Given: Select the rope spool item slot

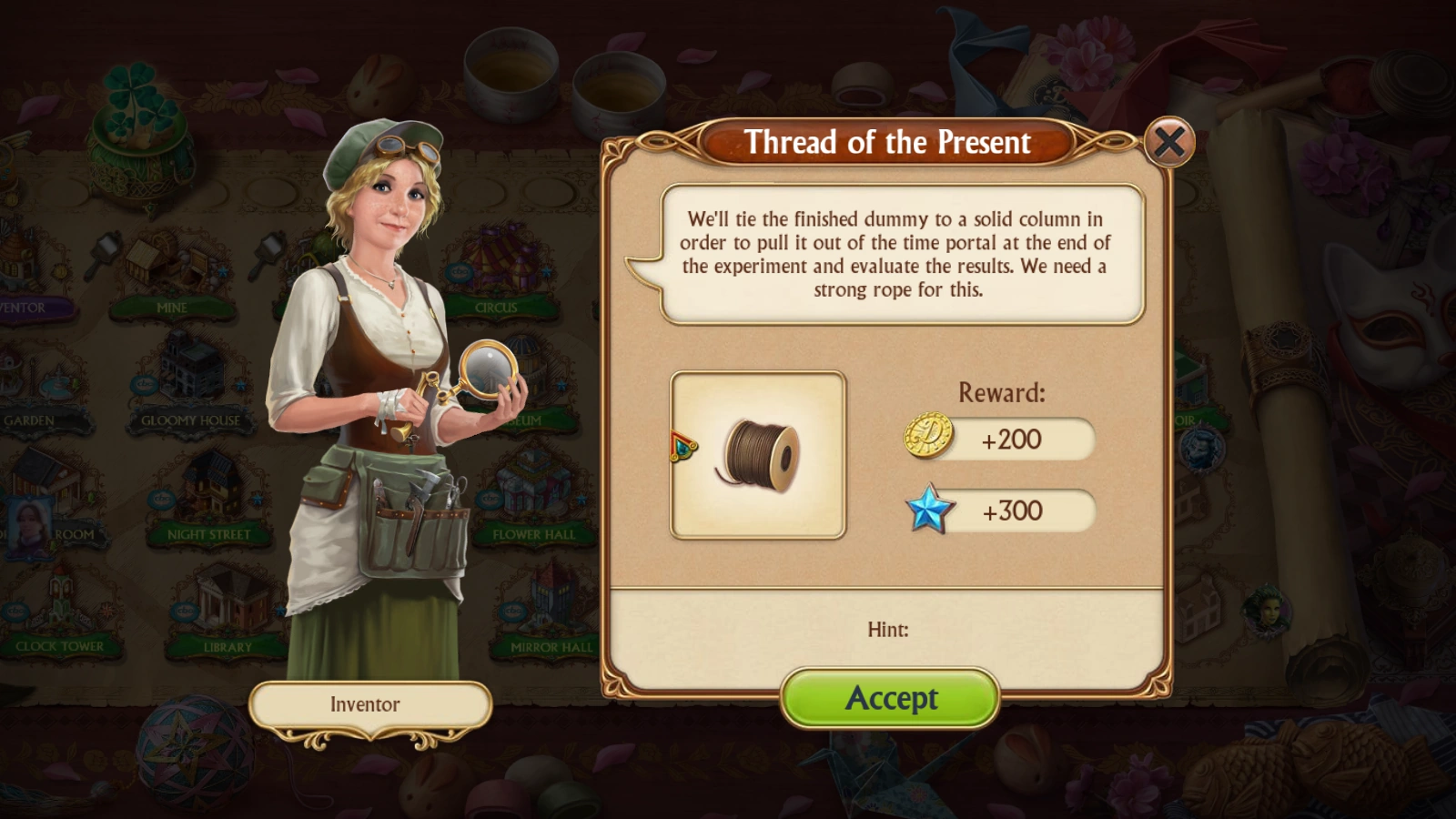Looking at the screenshot, I should (758, 455).
